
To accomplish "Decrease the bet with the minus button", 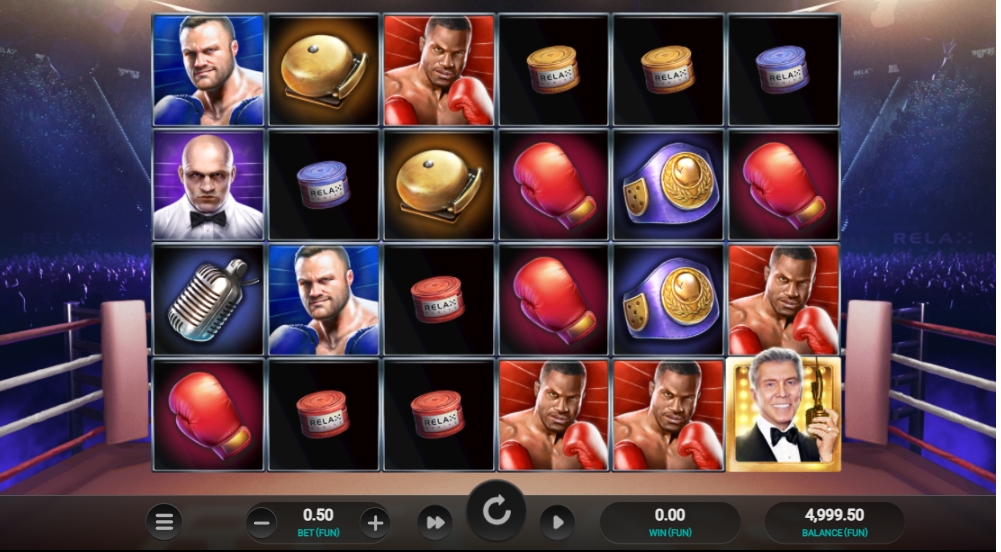I will [x=261, y=522].
